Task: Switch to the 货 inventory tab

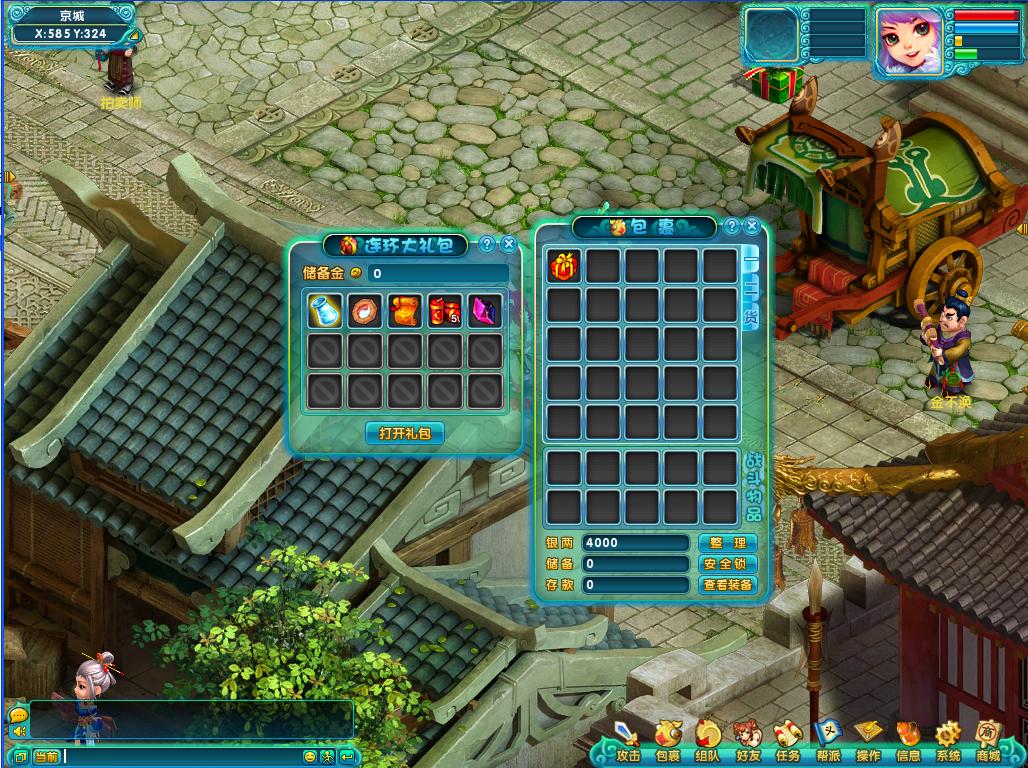Action: (751, 316)
